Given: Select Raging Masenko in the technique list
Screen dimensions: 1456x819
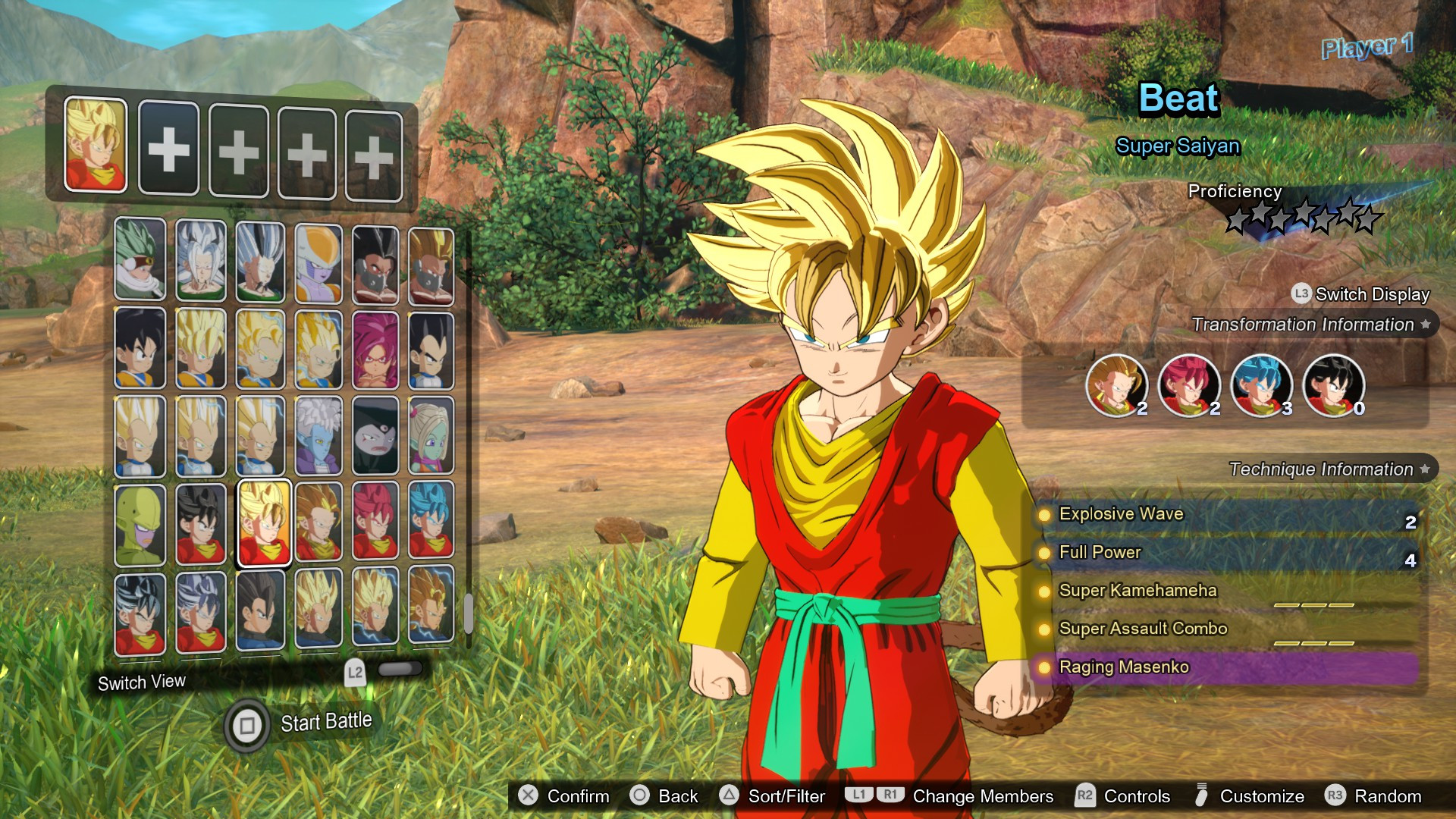Looking at the screenshot, I should pos(1123,667).
